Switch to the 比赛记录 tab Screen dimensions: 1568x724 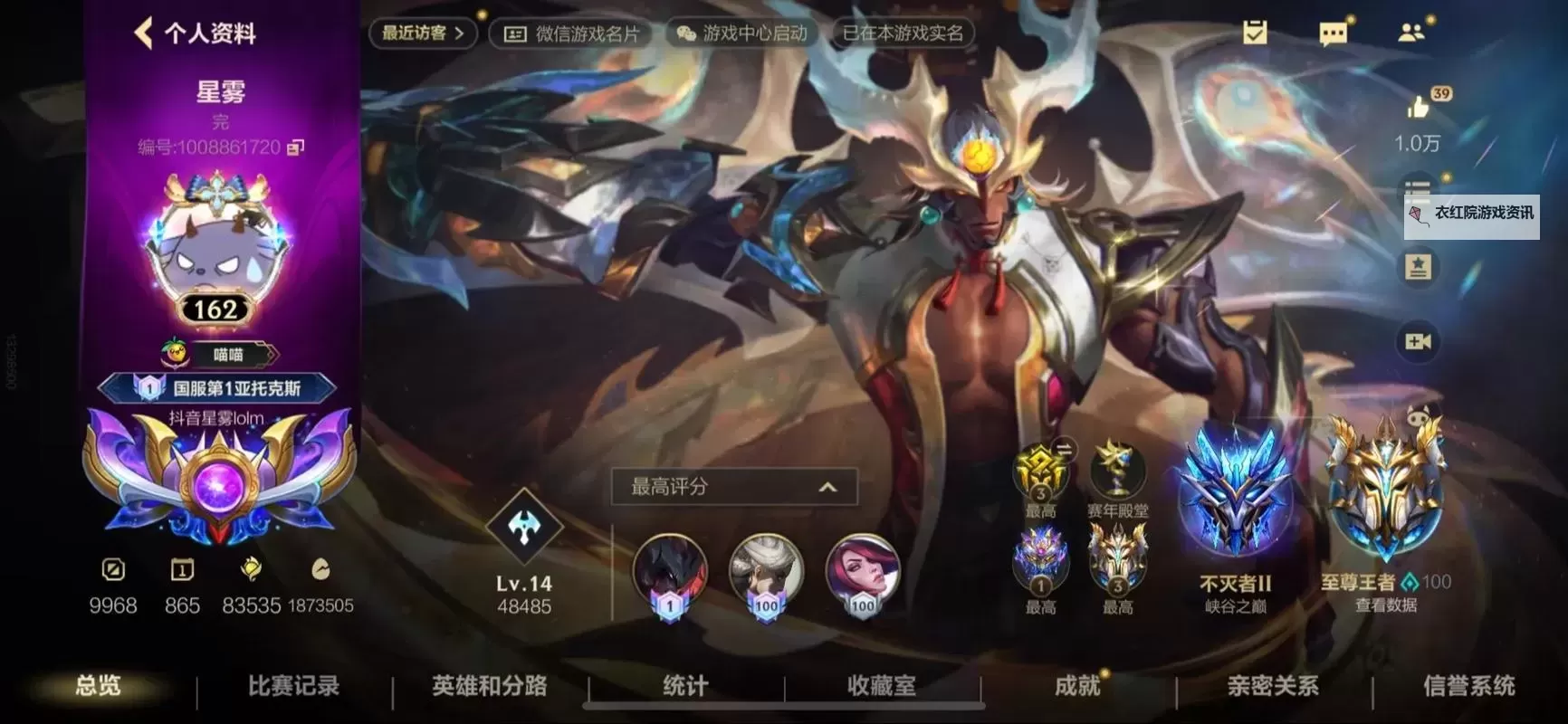click(291, 687)
